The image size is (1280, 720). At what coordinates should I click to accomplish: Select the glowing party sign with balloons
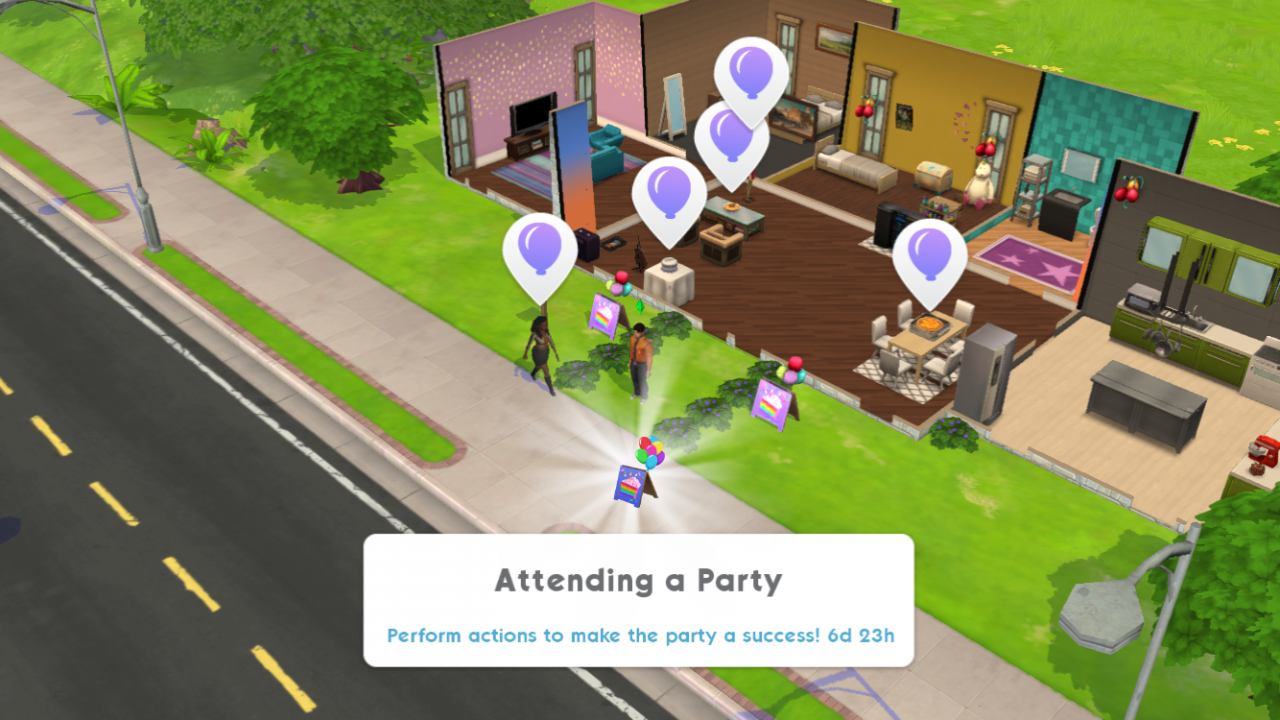pyautogui.click(x=637, y=474)
